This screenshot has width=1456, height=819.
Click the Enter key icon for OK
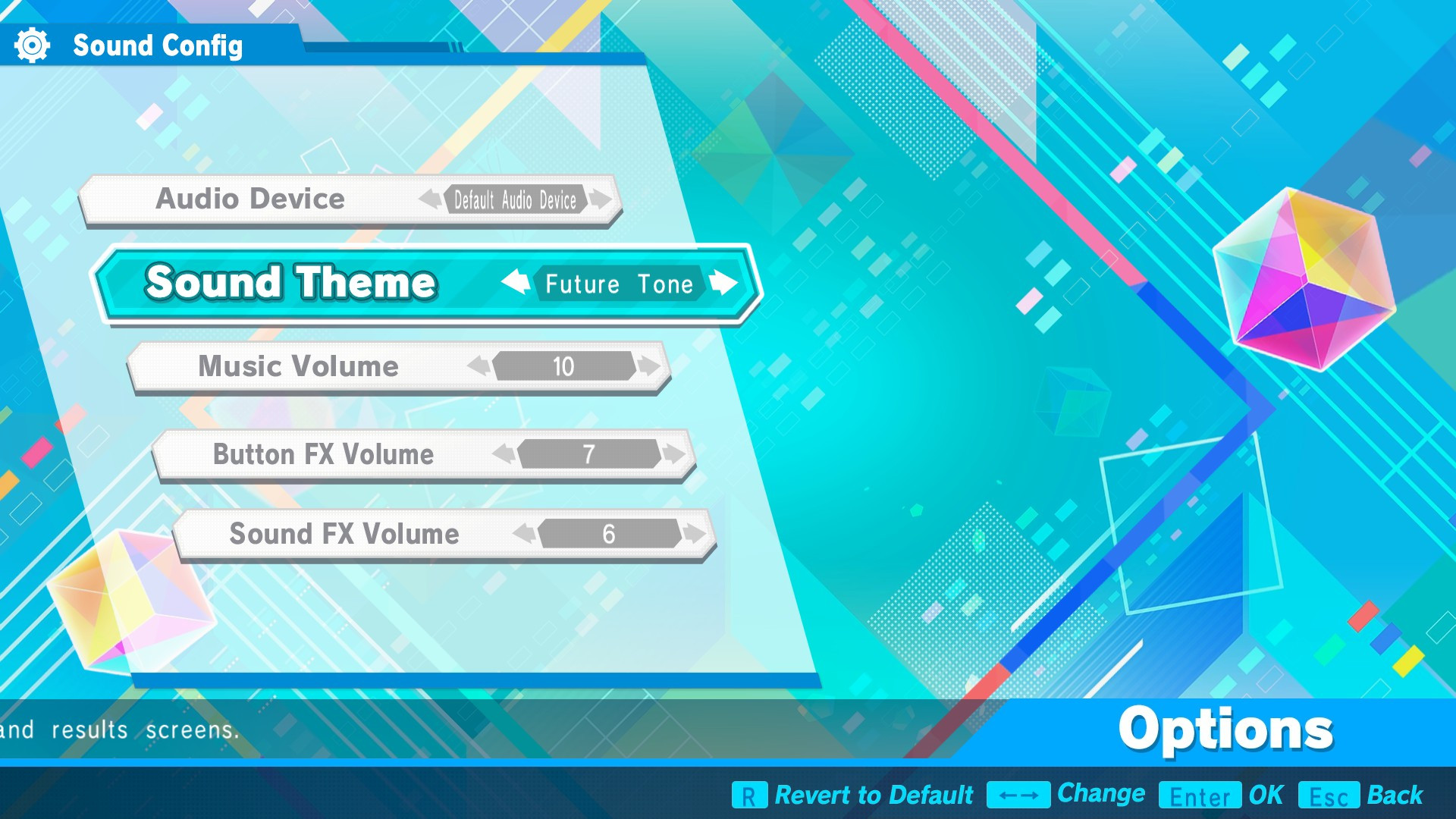pyautogui.click(x=1201, y=795)
